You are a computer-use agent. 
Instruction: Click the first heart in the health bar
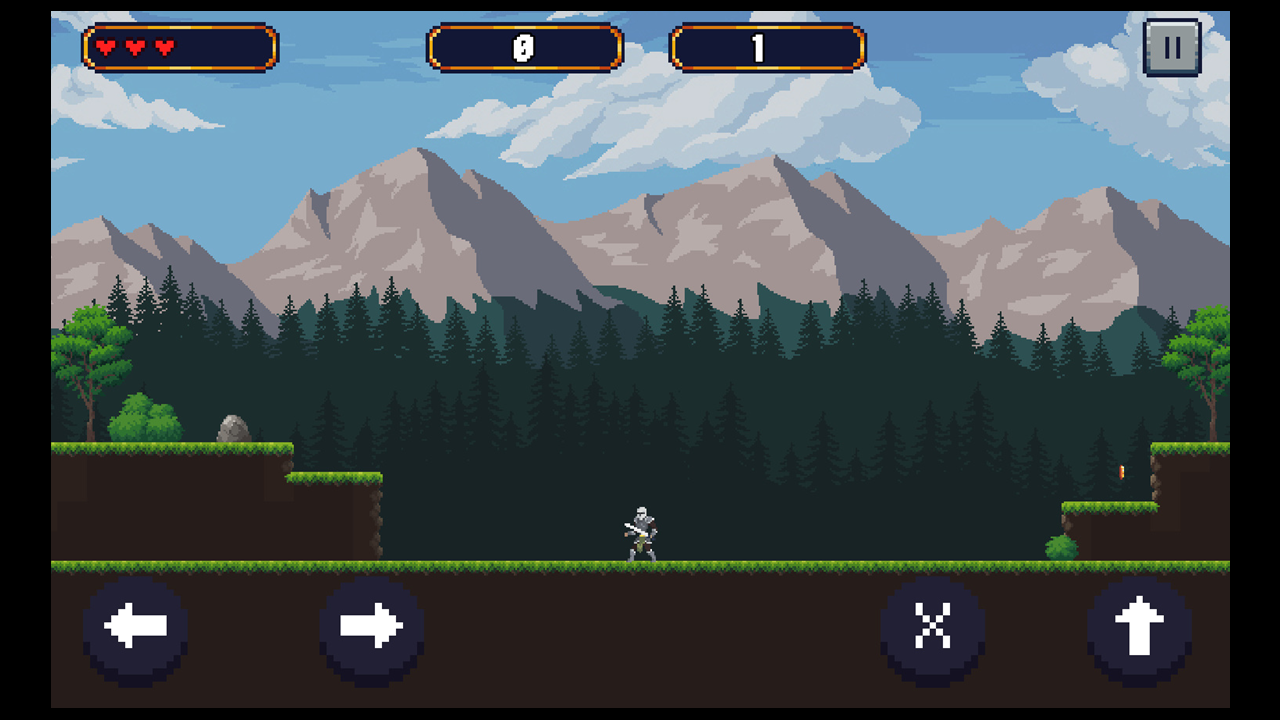(x=107, y=45)
